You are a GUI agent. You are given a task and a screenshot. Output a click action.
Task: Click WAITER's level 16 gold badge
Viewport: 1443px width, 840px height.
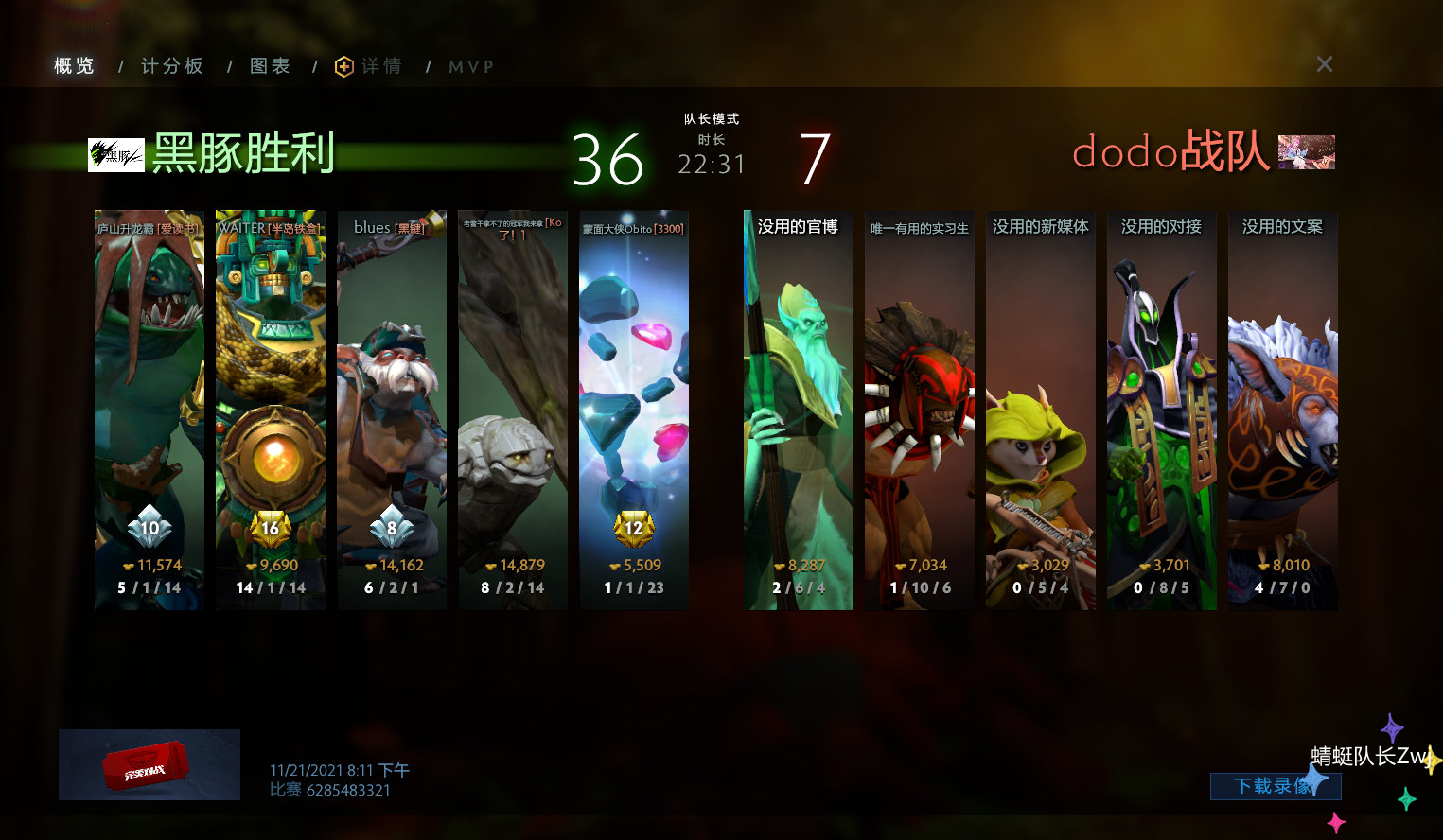[271, 528]
